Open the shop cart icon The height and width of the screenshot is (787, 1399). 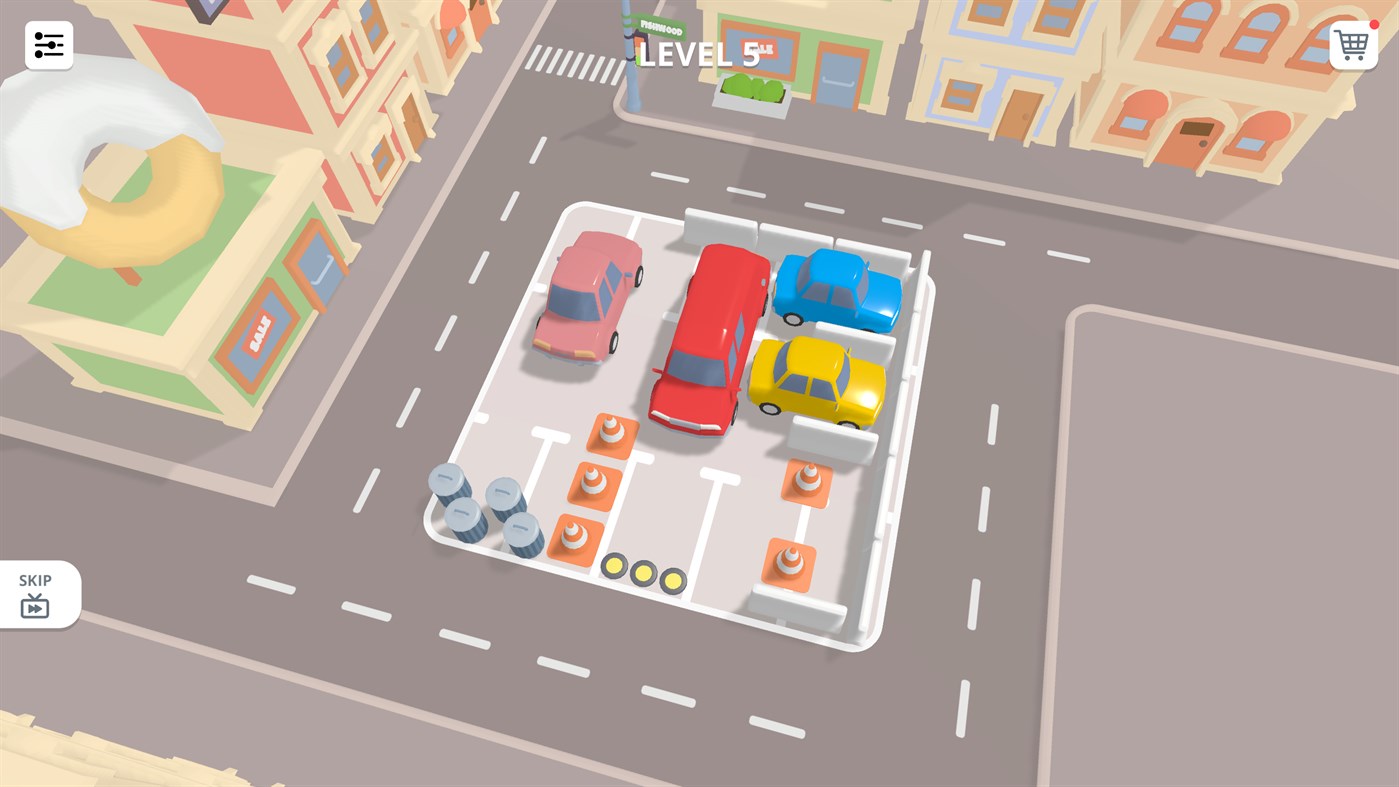click(x=1352, y=44)
